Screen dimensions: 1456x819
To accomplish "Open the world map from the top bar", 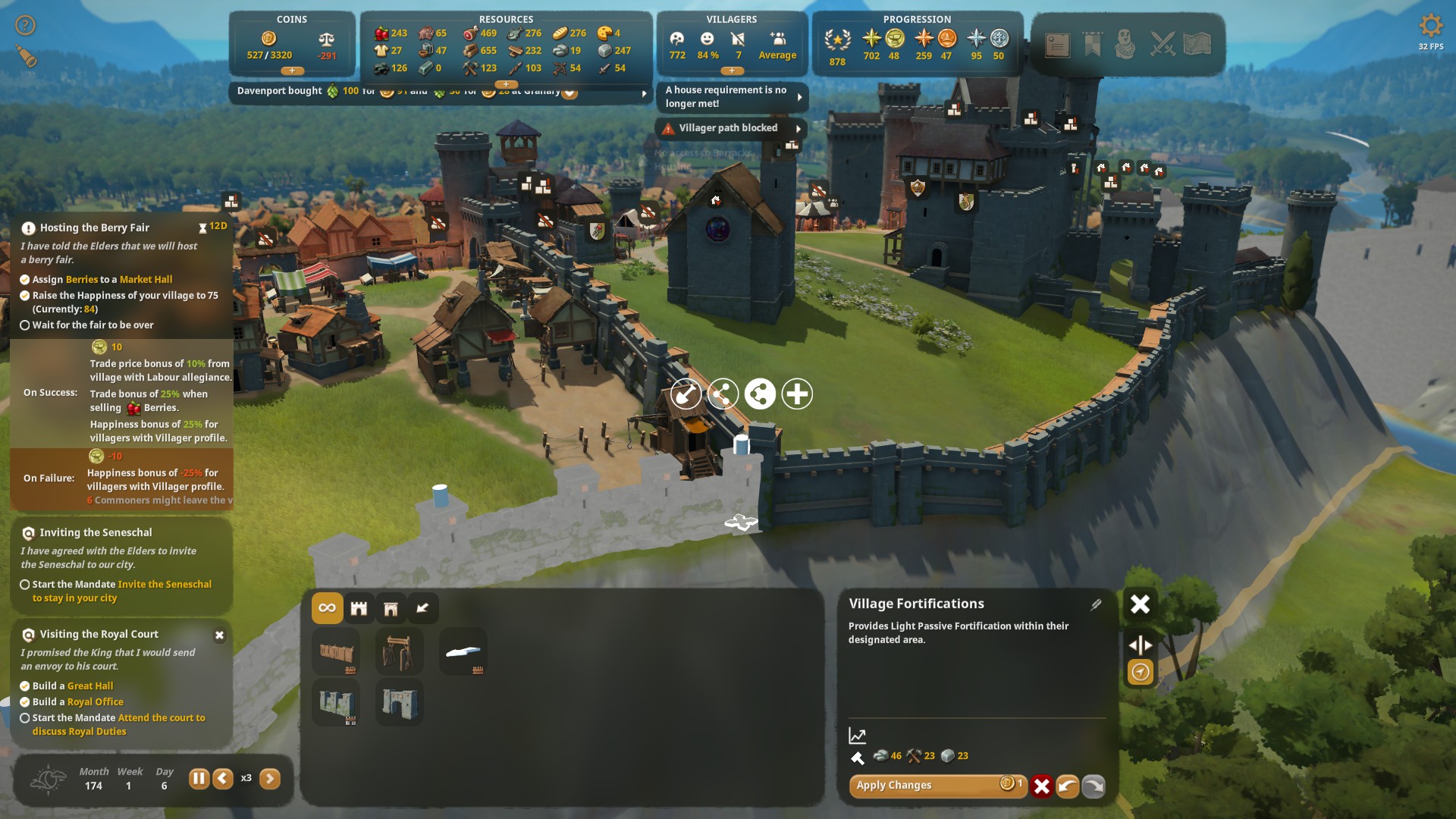I will (x=1197, y=44).
